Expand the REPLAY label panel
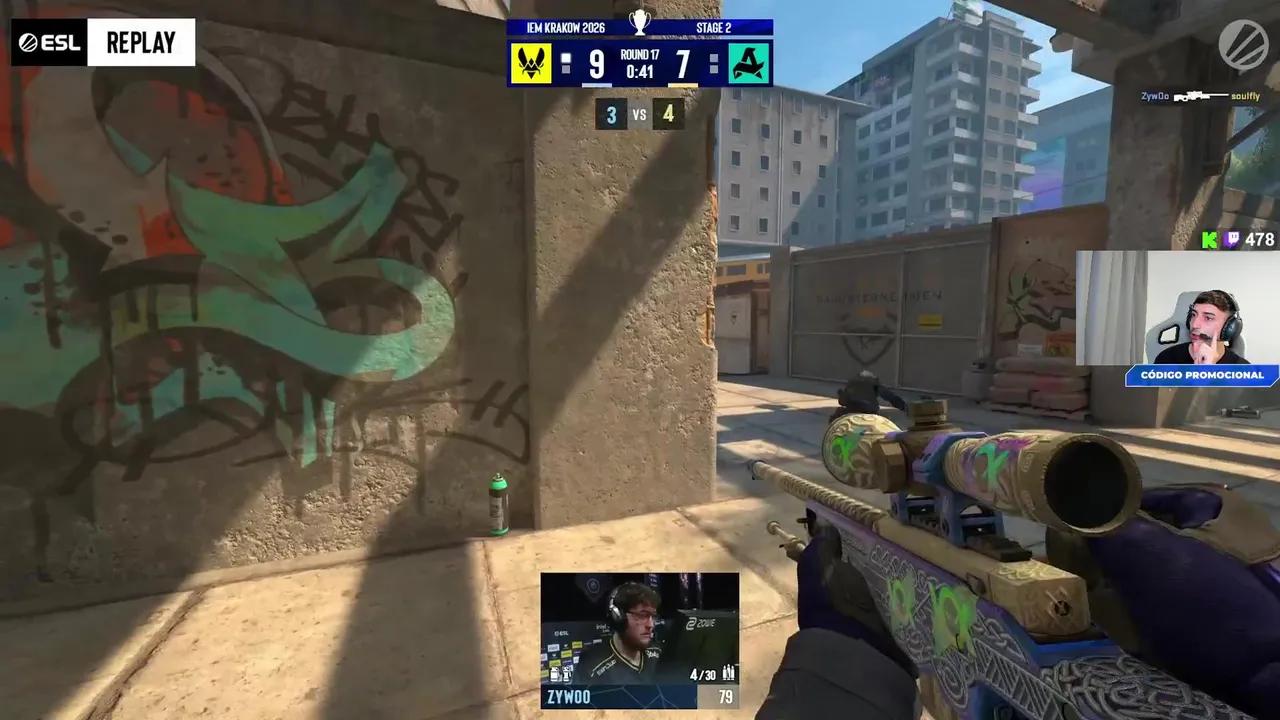The width and height of the screenshot is (1280, 720). coord(141,41)
